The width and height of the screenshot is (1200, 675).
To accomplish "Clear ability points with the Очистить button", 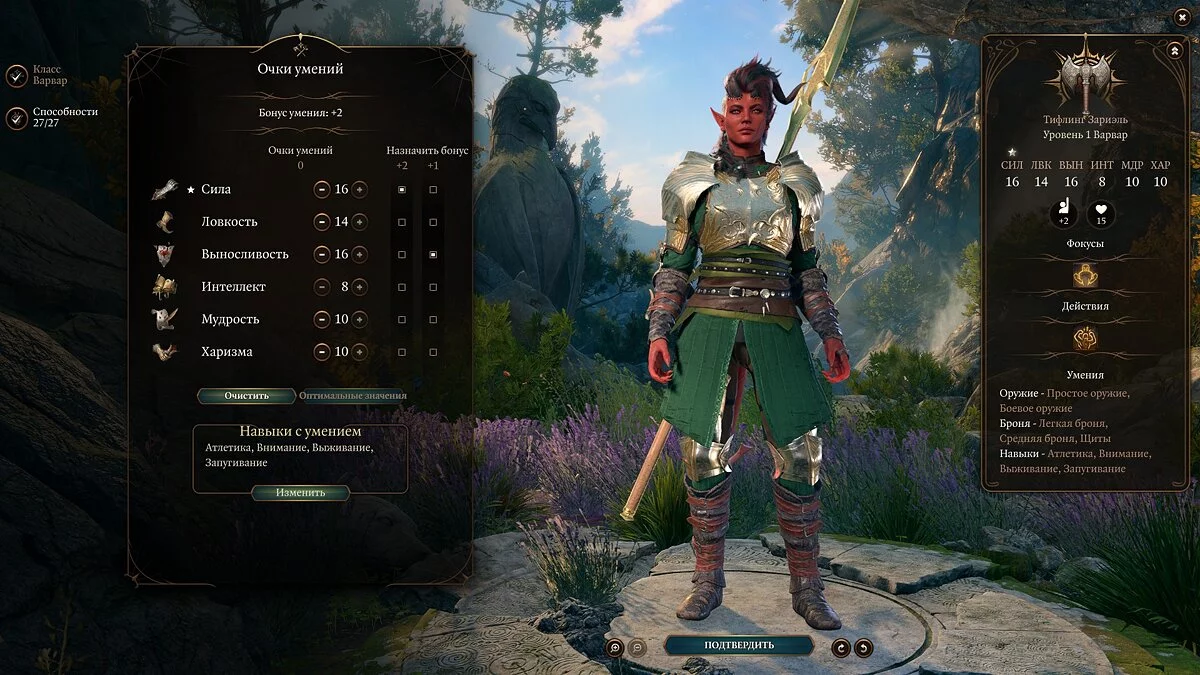I will pyautogui.click(x=246, y=395).
